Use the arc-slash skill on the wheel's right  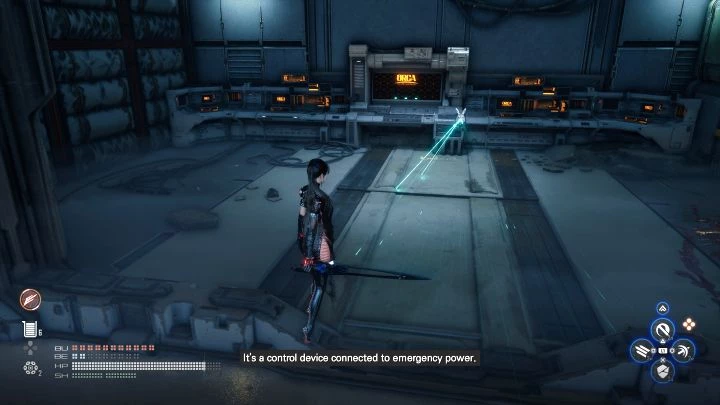click(x=682, y=350)
